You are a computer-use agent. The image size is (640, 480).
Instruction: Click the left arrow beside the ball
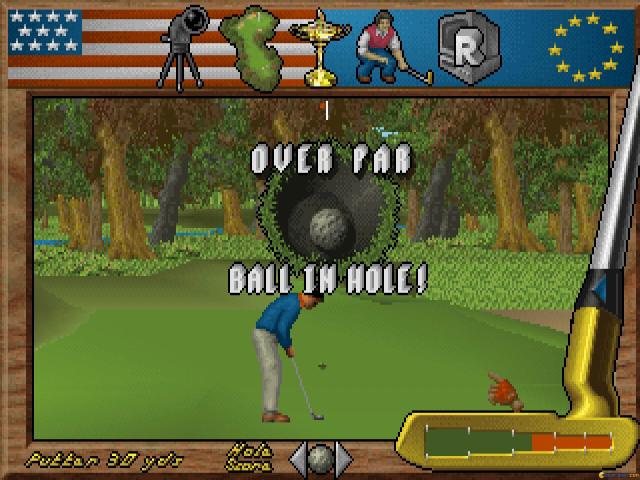pyautogui.click(x=299, y=460)
